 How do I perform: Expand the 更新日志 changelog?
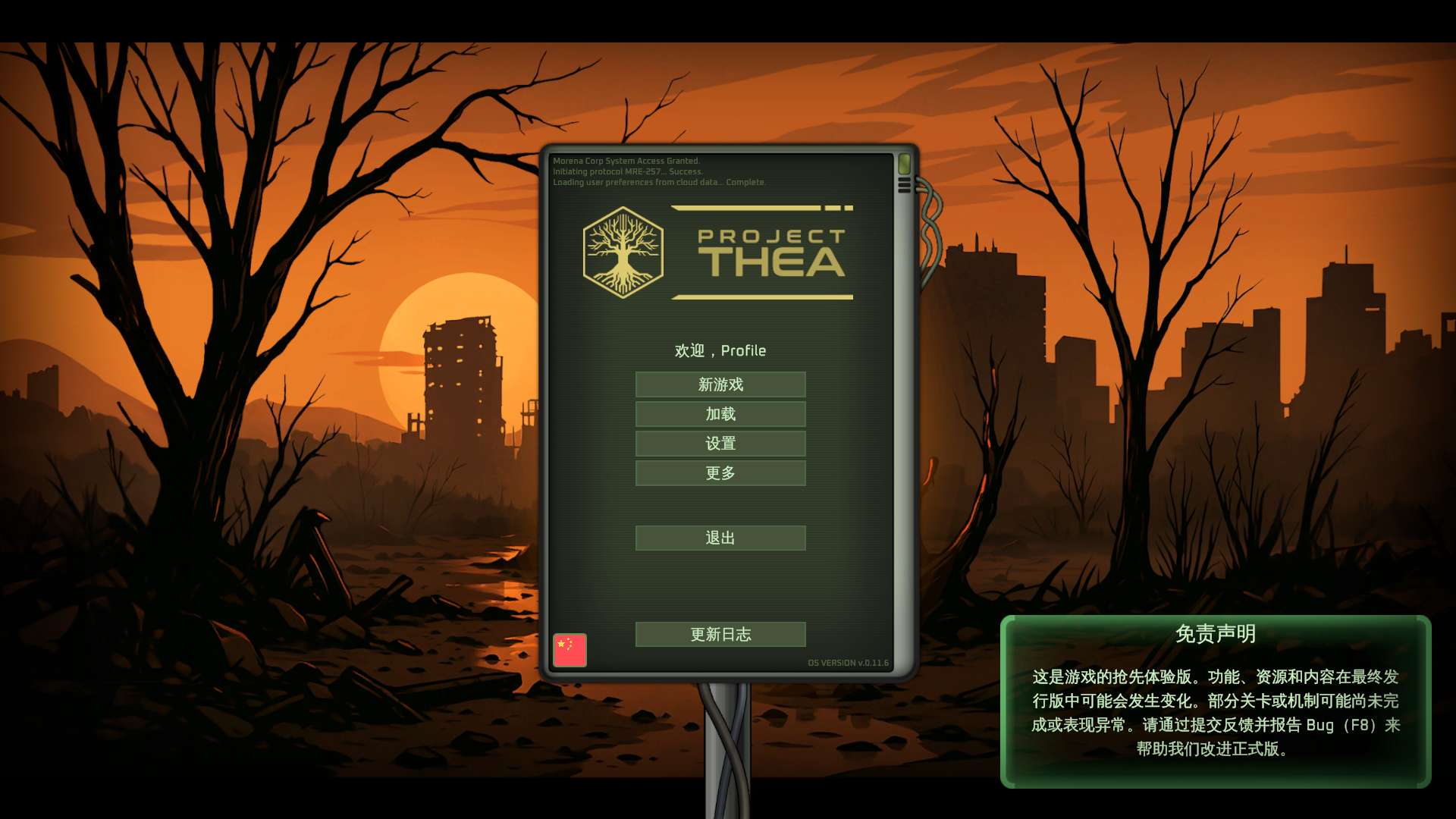[x=720, y=635]
